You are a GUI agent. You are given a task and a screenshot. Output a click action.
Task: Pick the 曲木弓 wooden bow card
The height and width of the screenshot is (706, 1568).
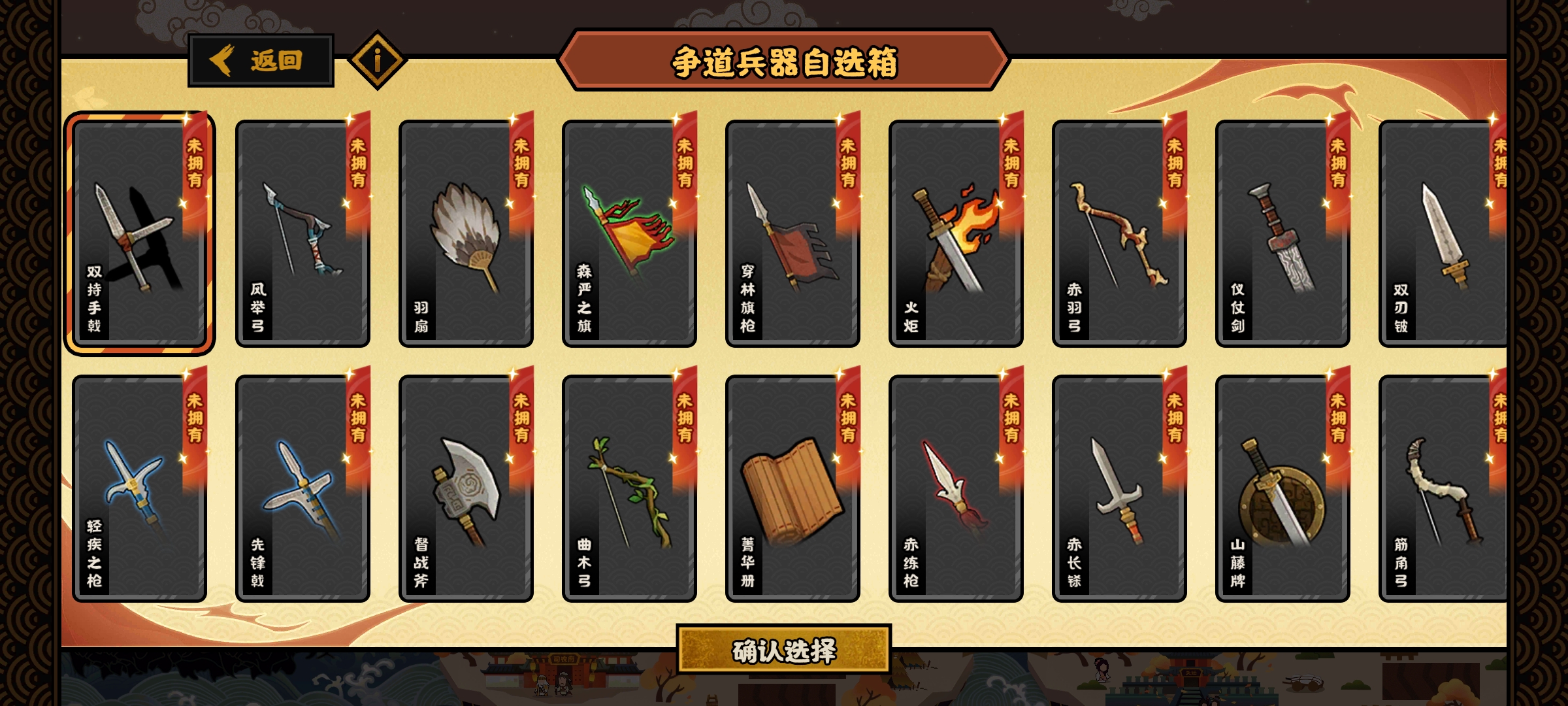pyautogui.click(x=629, y=488)
